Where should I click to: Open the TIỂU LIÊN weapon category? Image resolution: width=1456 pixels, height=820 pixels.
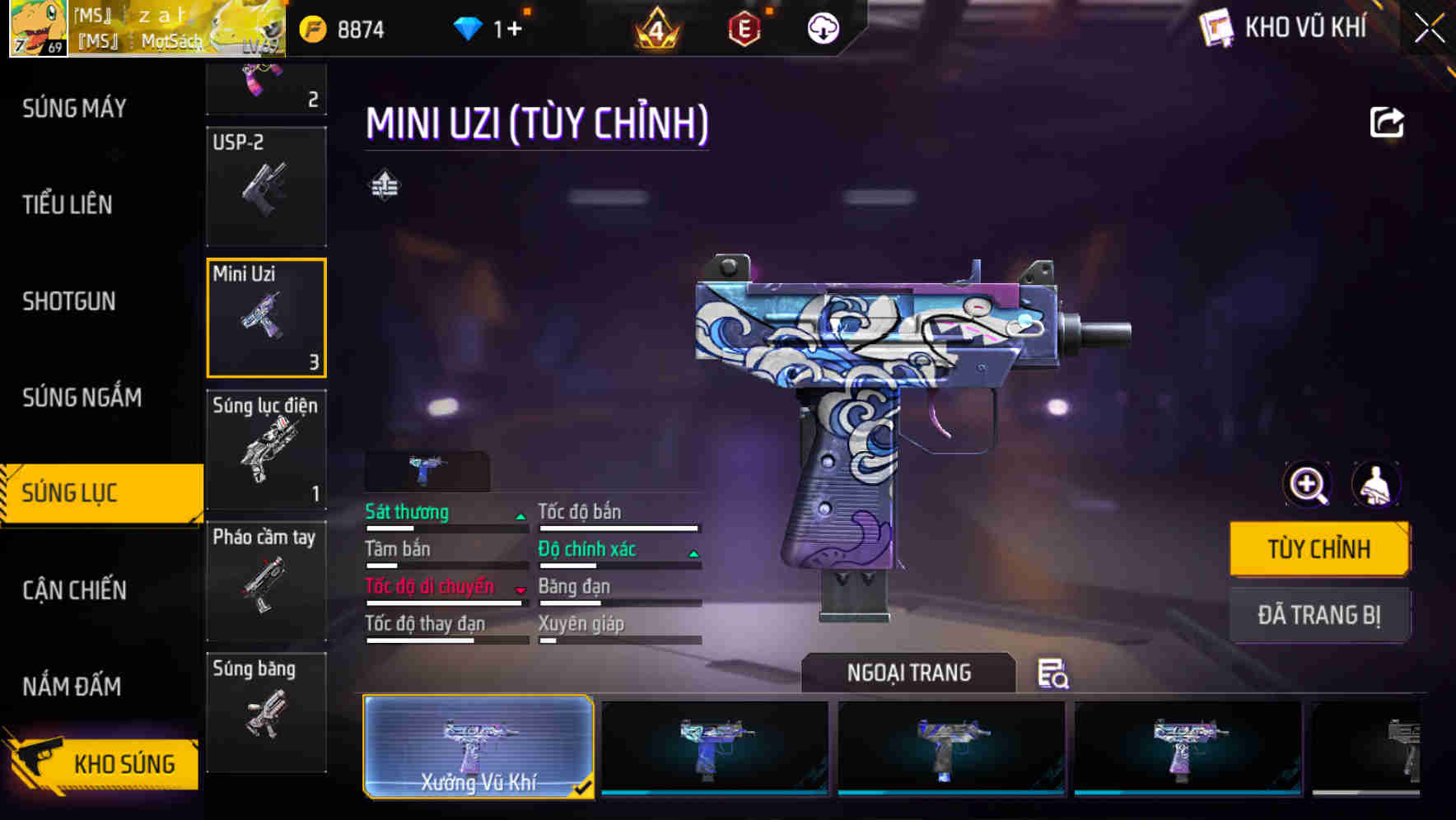(x=68, y=204)
